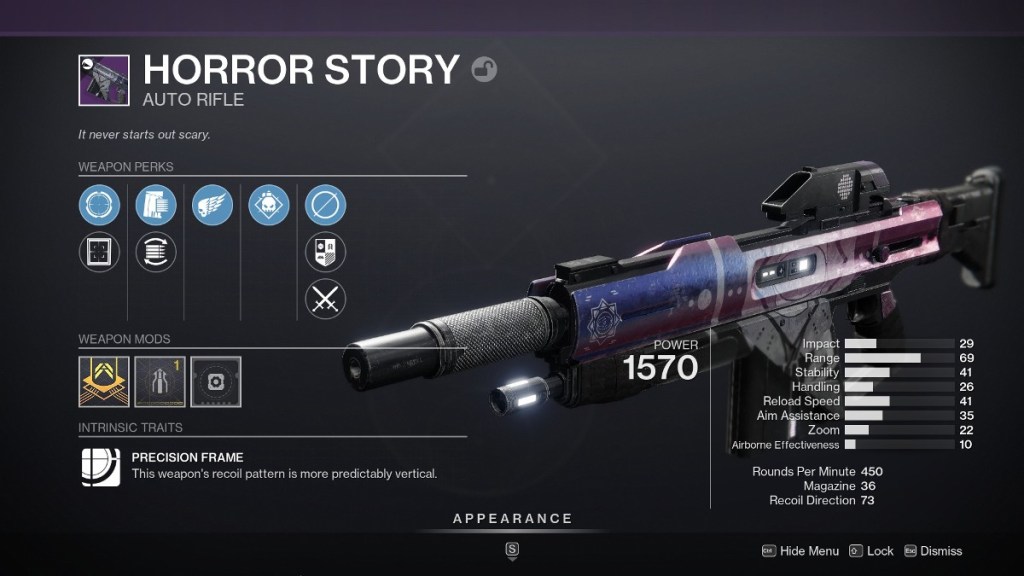Choose the four-square sight perk
This screenshot has height=576, width=1024.
click(100, 252)
